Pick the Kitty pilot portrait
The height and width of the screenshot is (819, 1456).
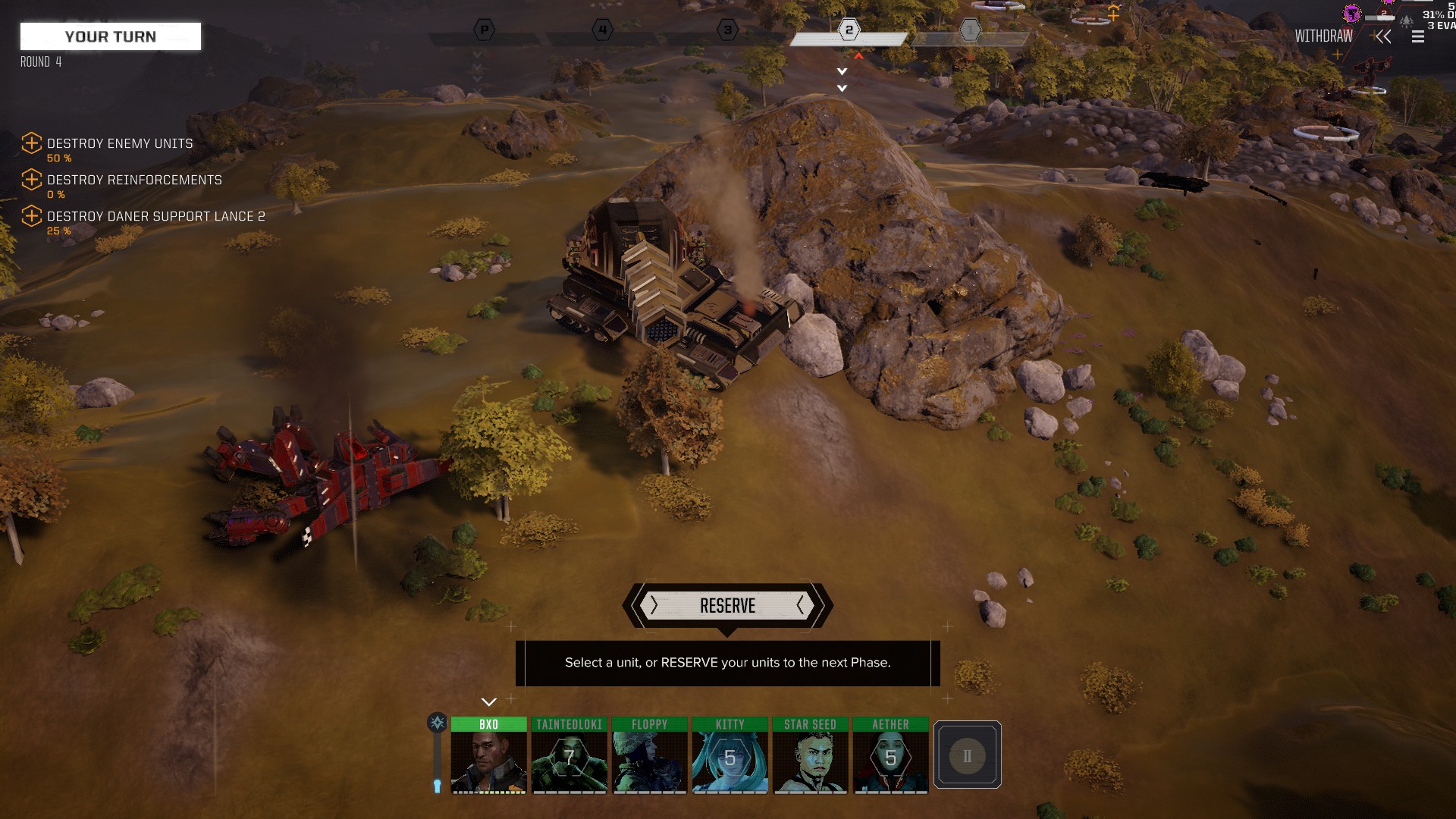click(x=730, y=756)
